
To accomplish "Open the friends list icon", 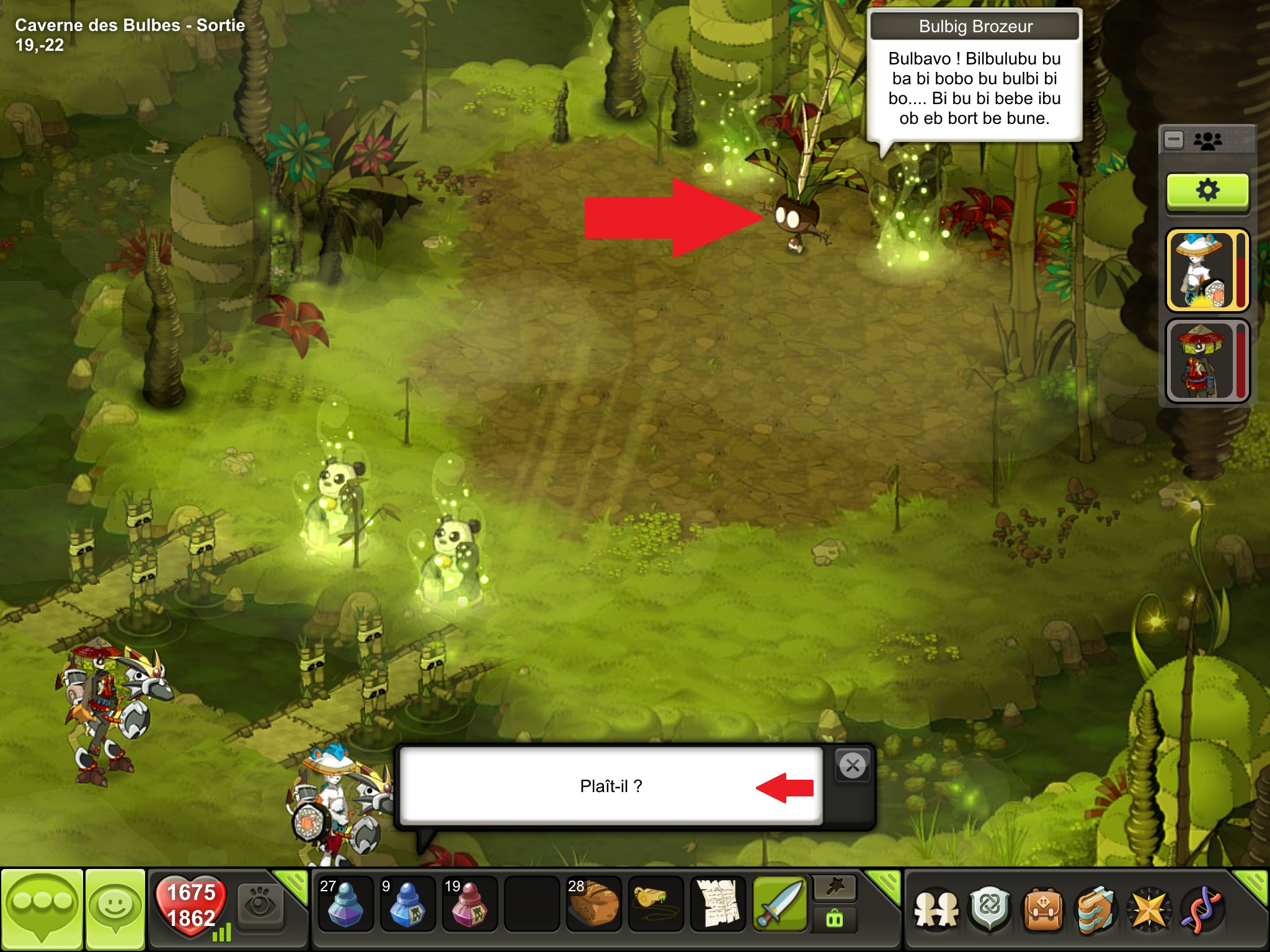I will click(x=937, y=910).
